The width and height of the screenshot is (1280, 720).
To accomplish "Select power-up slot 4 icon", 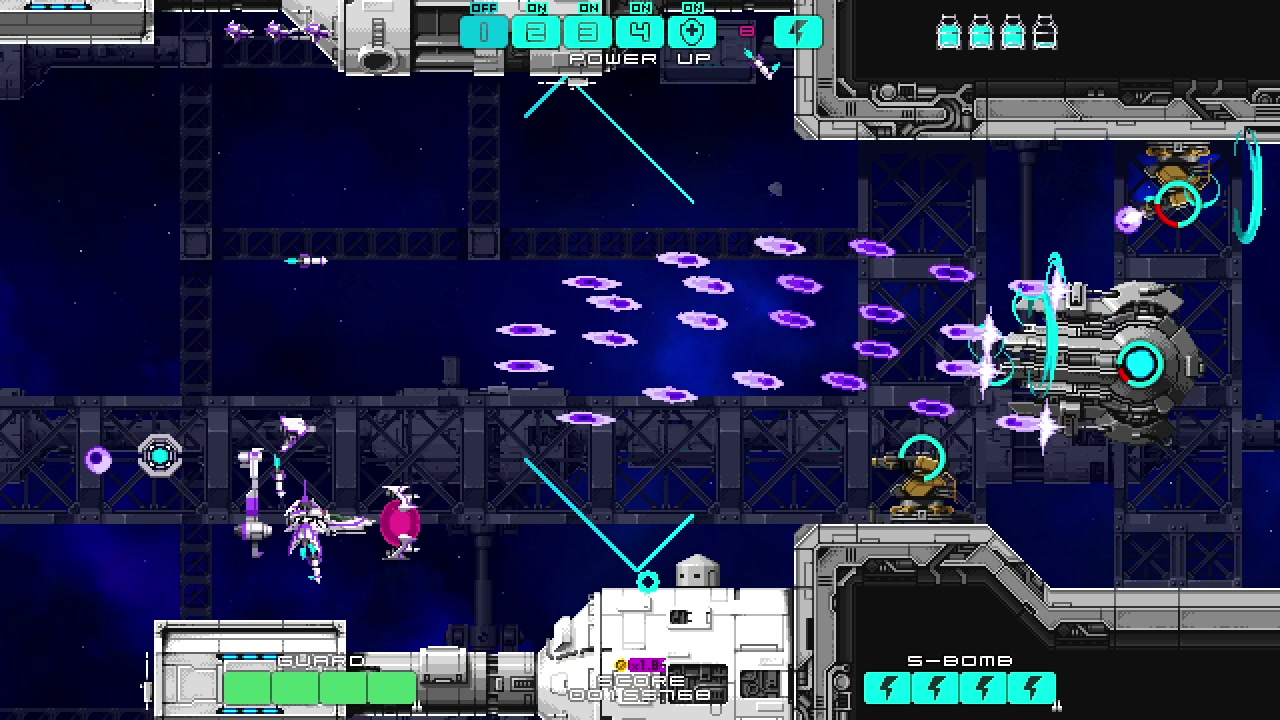I will [x=640, y=31].
